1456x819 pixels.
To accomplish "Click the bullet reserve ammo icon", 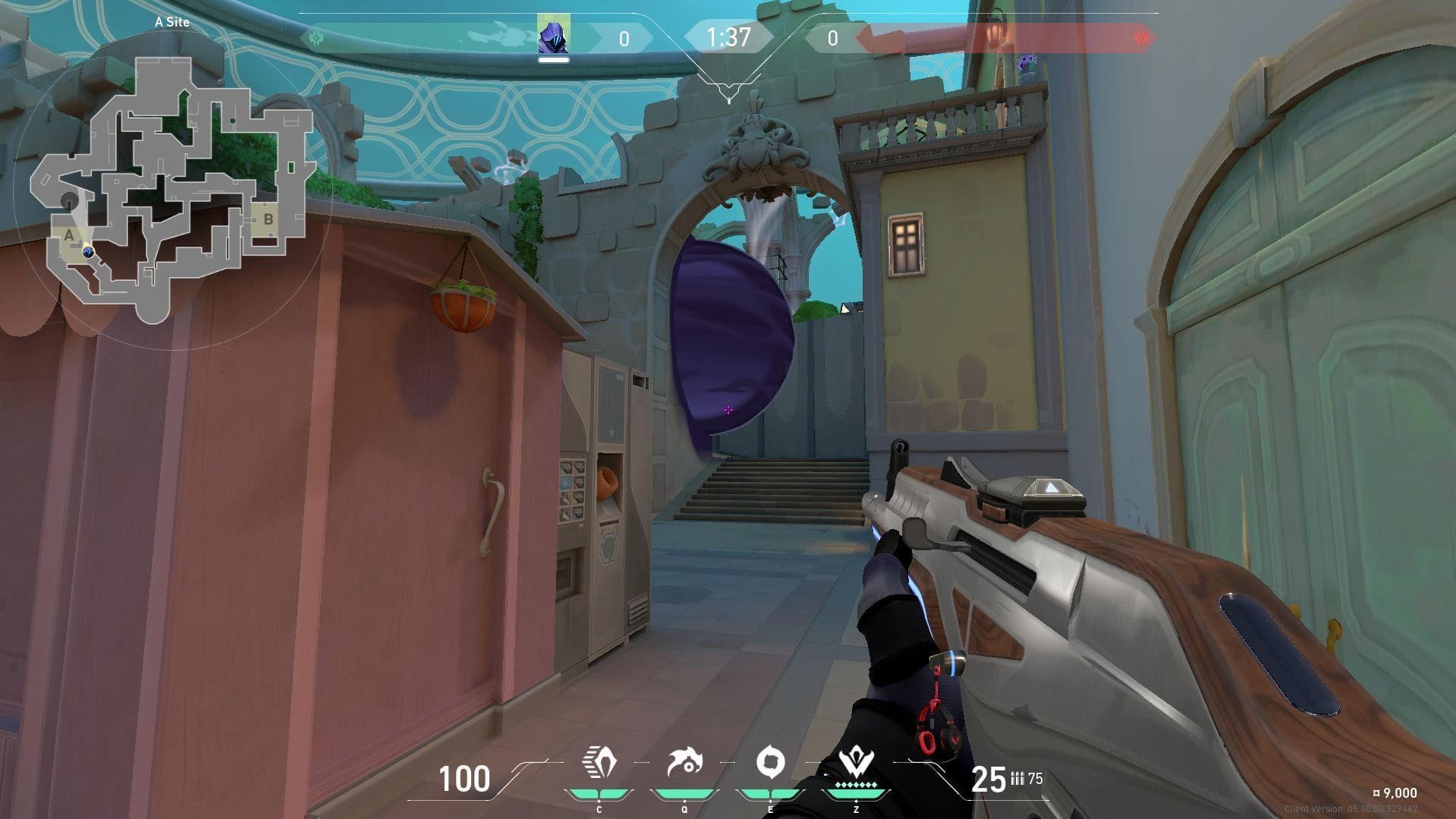I will tap(1017, 779).
